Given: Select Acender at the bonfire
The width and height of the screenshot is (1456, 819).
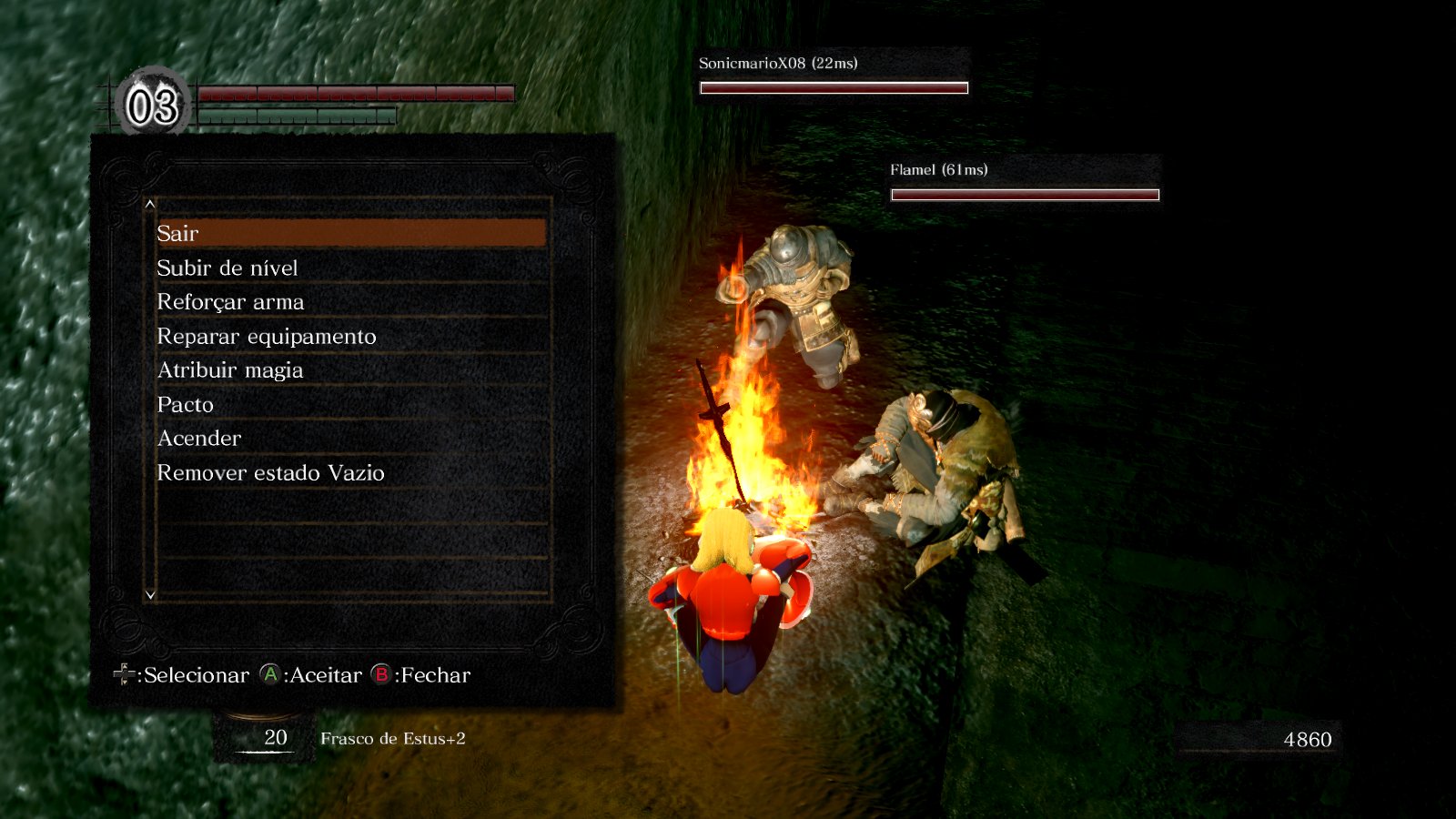Looking at the screenshot, I should tap(350, 438).
